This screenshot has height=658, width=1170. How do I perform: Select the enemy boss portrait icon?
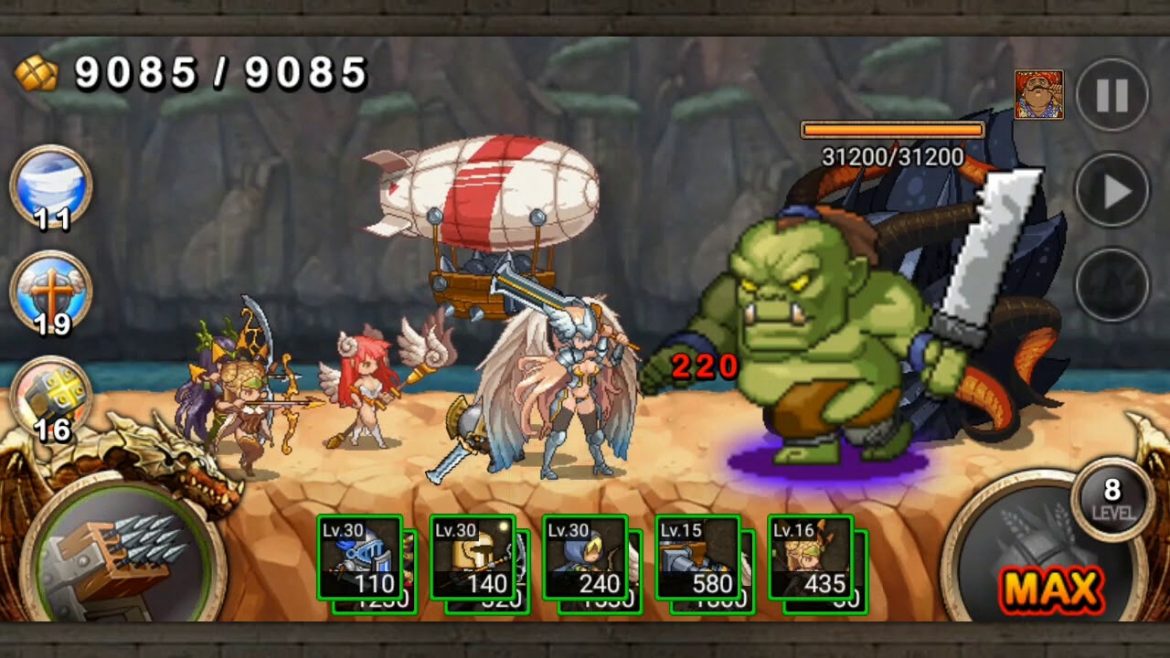tap(1039, 95)
